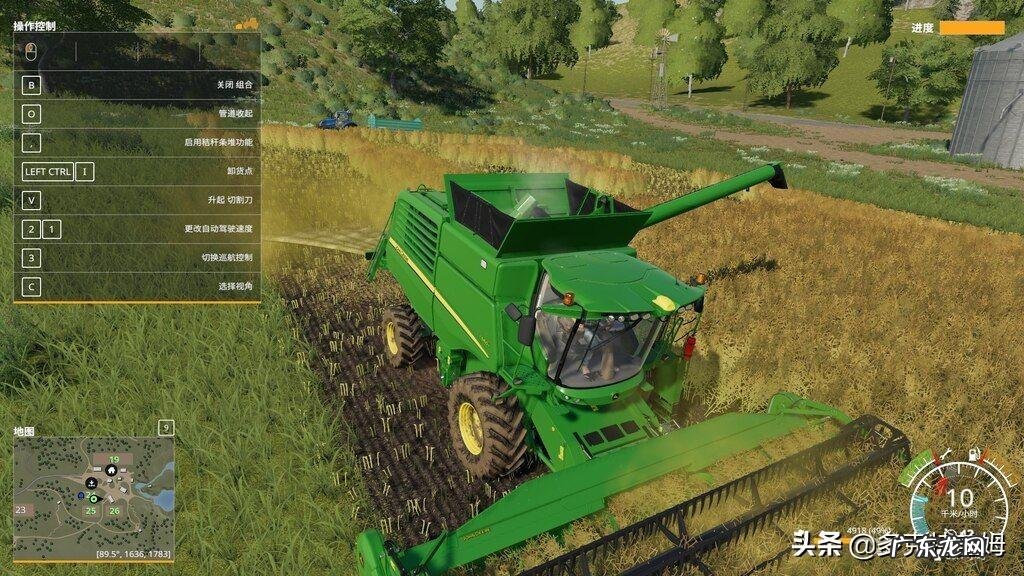The width and height of the screenshot is (1024, 576).
Task: Click field 19 marker on the minimap
Action: click(x=114, y=460)
